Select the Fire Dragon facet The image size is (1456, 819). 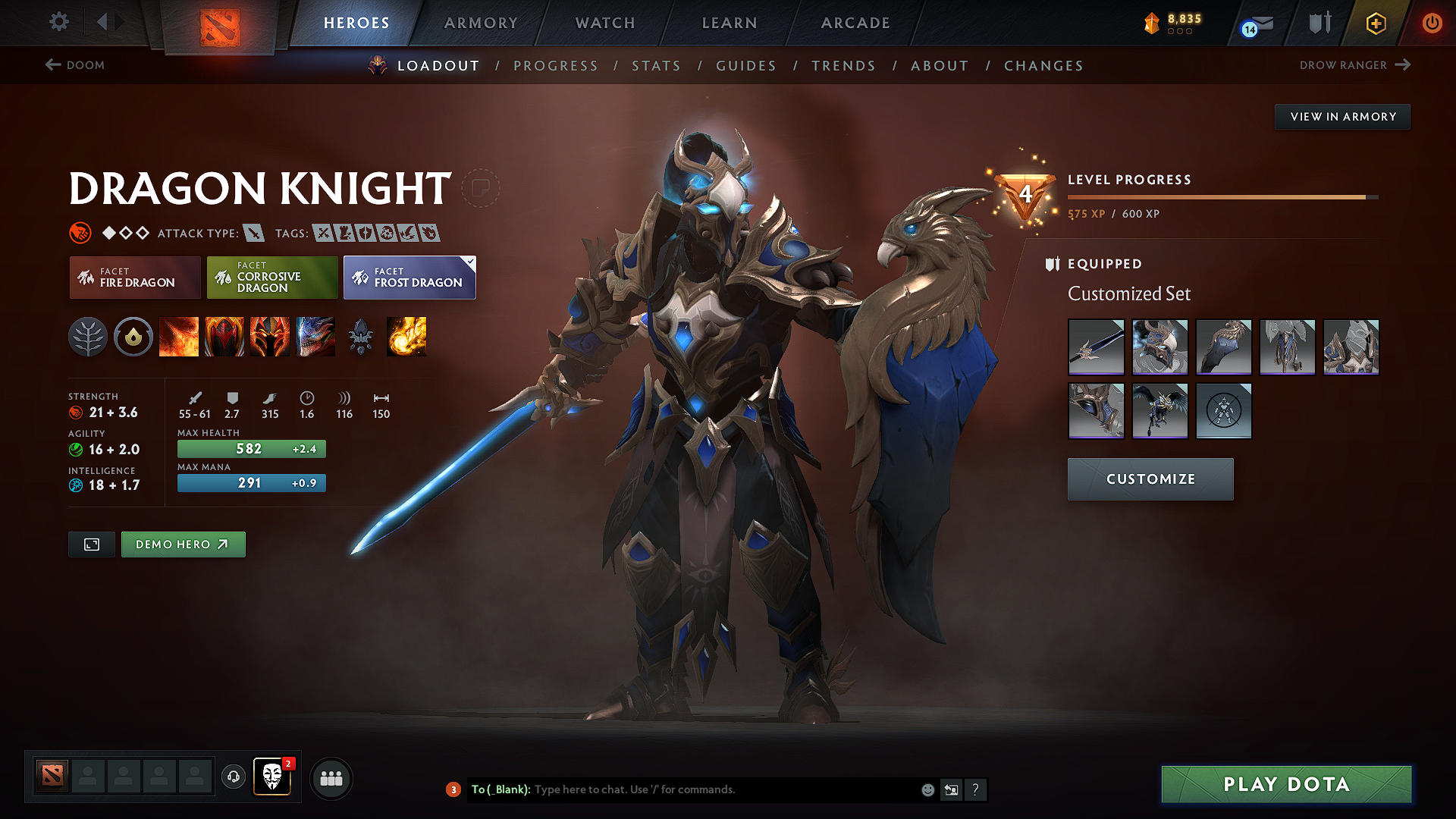pyautogui.click(x=134, y=278)
